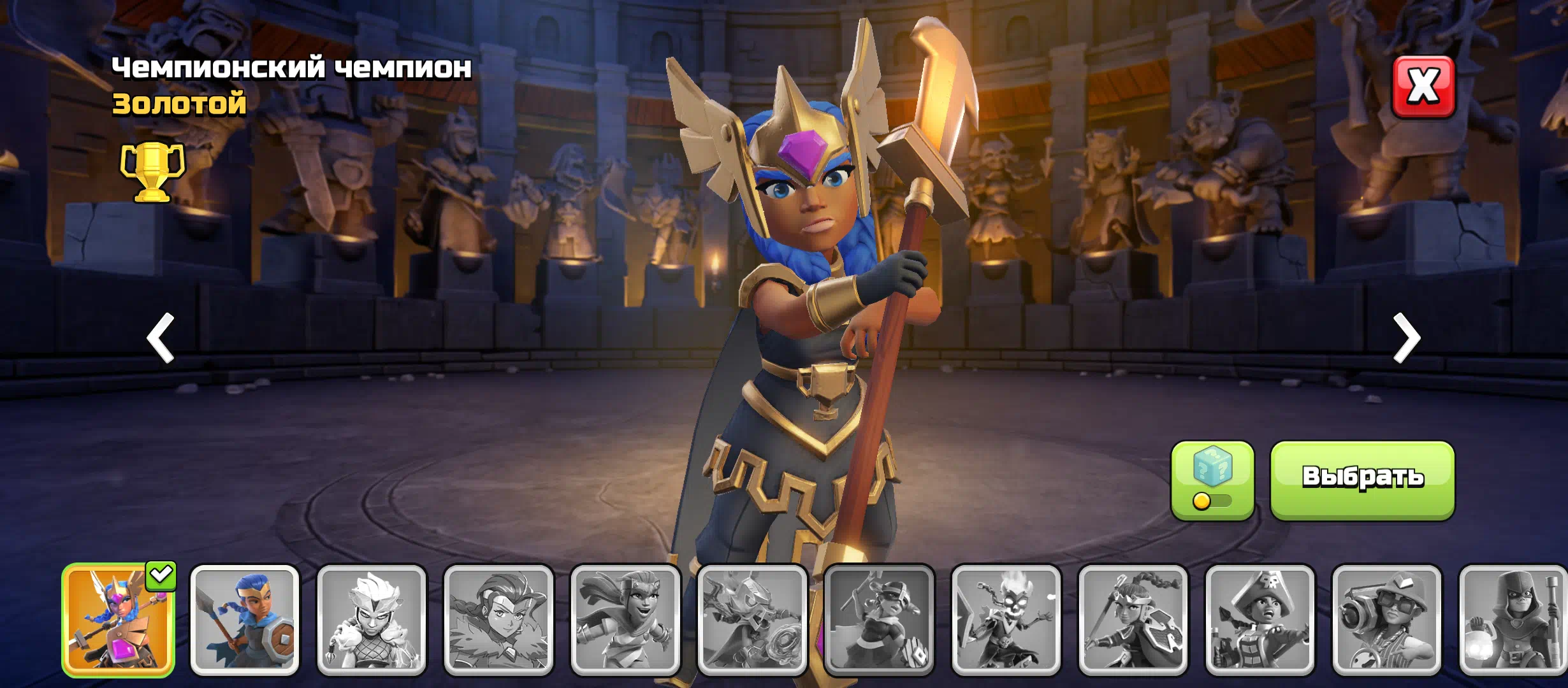
Task: Close the skin preview with the red X
Action: click(x=1423, y=87)
